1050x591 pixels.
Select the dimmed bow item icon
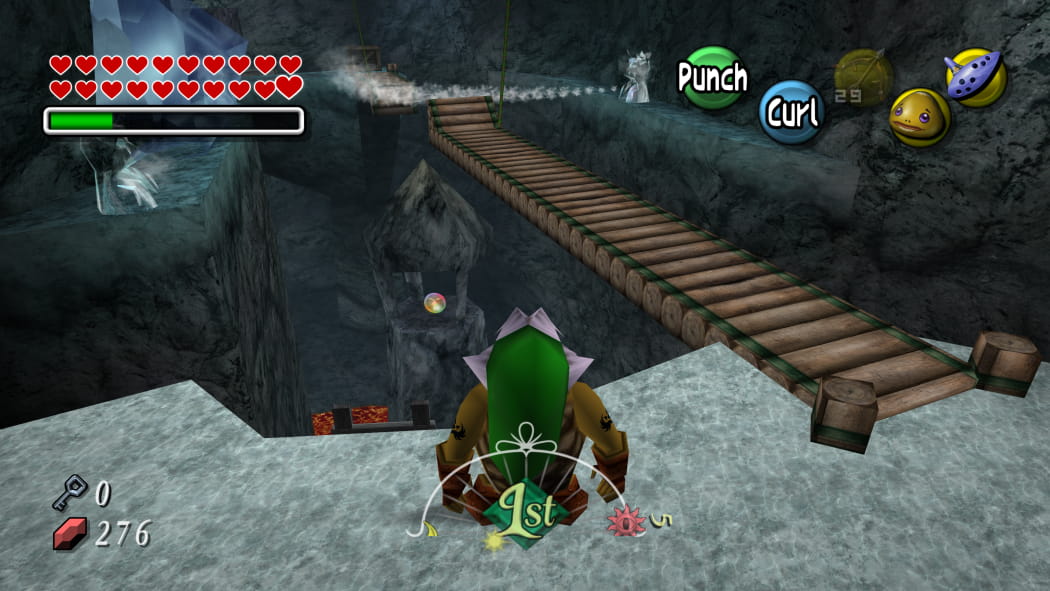pyautogui.click(x=862, y=78)
